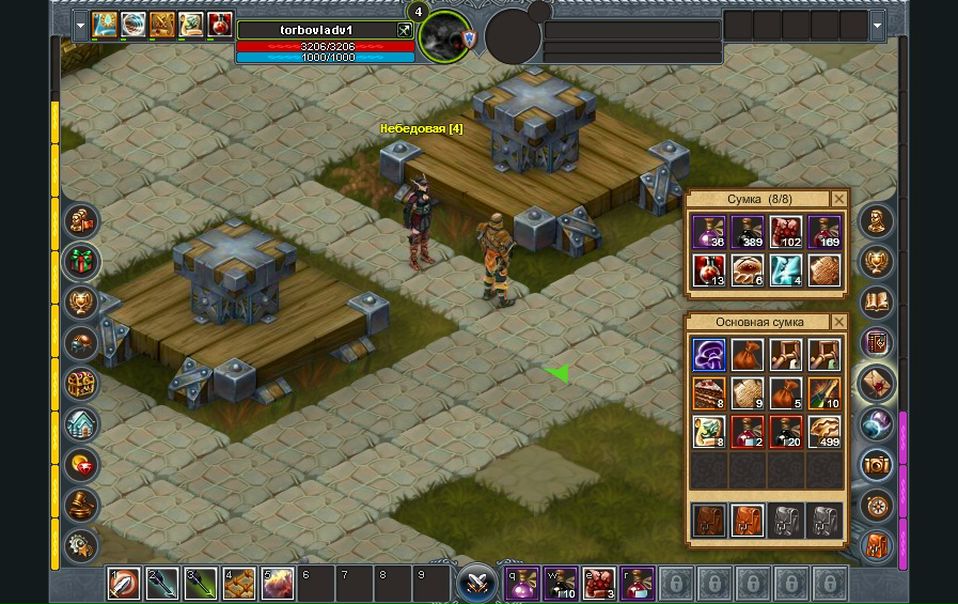Open the auction gavel icon

coord(81,505)
